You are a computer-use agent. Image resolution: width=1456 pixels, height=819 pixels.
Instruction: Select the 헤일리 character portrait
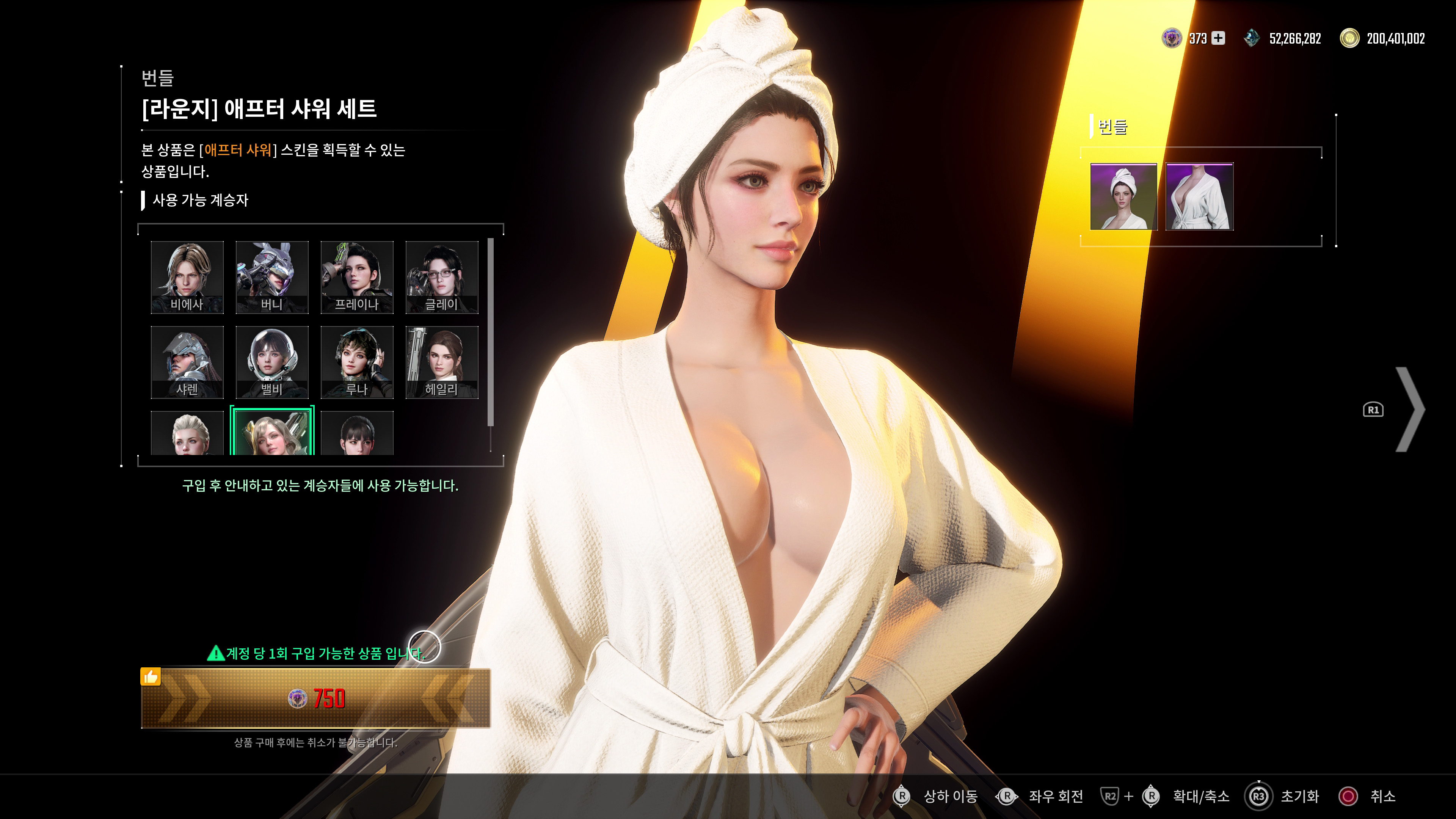tap(442, 361)
